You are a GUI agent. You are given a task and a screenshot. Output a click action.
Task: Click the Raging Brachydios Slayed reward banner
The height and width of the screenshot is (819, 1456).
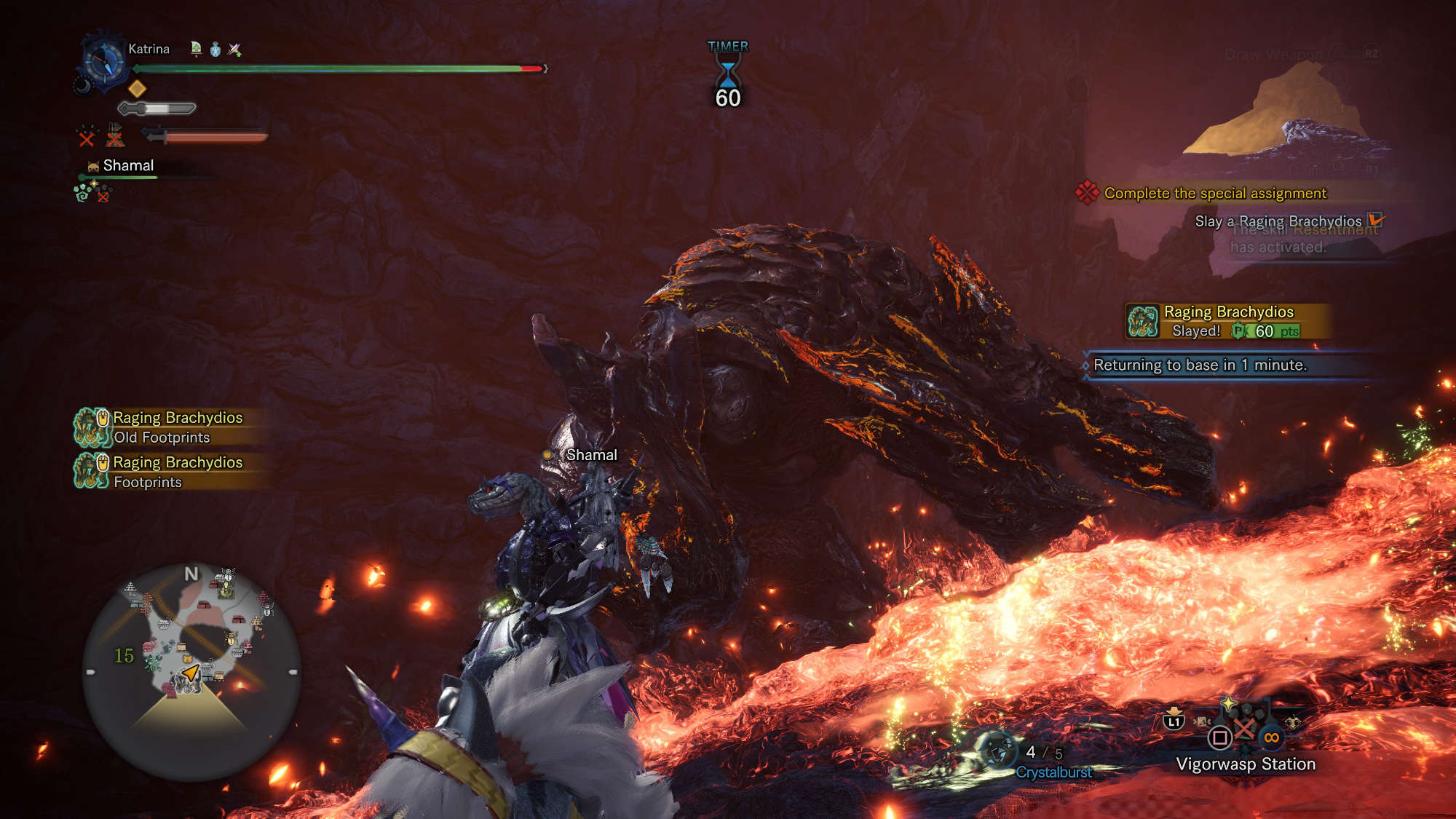[x=1229, y=321]
